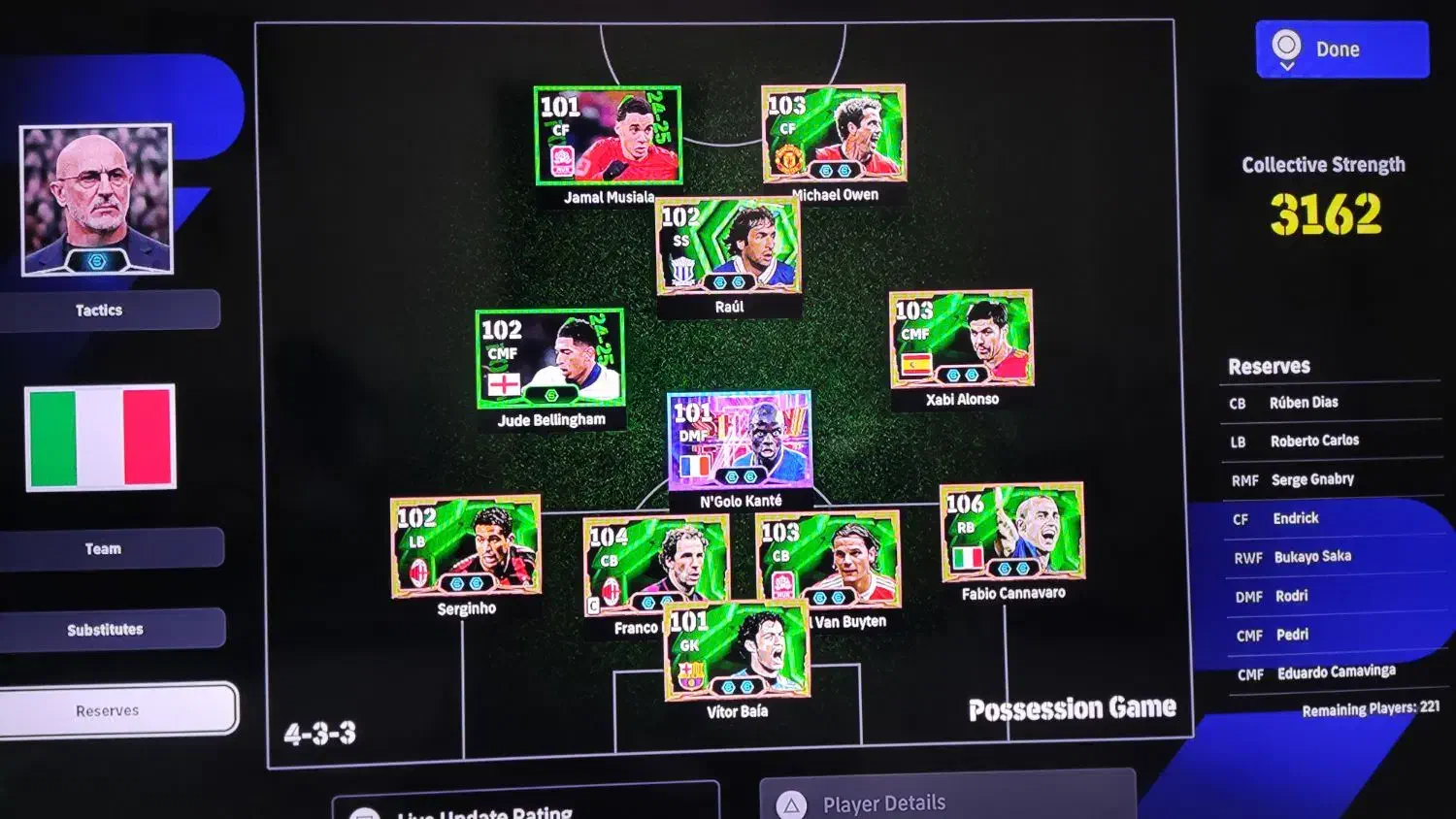This screenshot has width=1456, height=819.
Task: Click the captain badge on Franco Baresi's card
Action: pos(594,604)
